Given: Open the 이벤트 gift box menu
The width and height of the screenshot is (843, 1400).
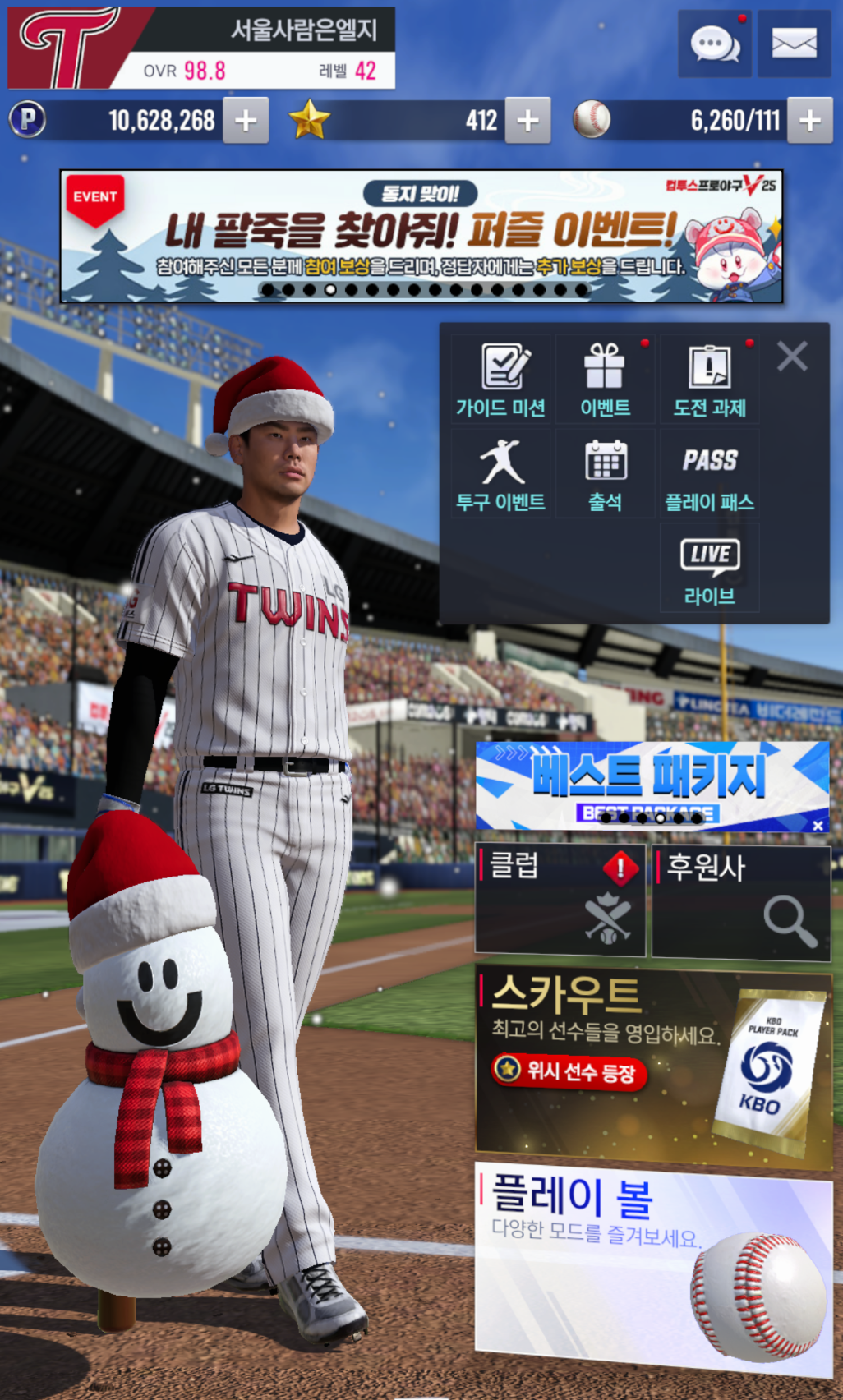Looking at the screenshot, I should tap(605, 380).
